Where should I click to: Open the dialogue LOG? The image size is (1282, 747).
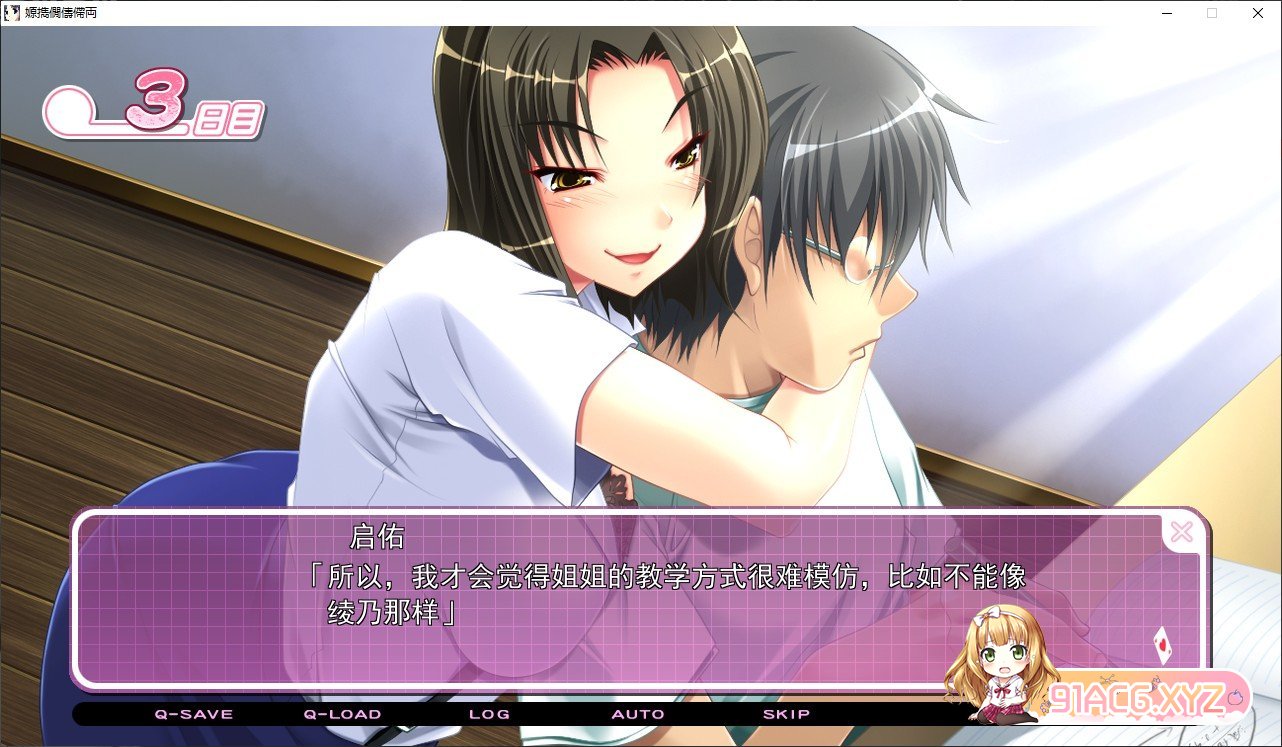click(x=489, y=714)
